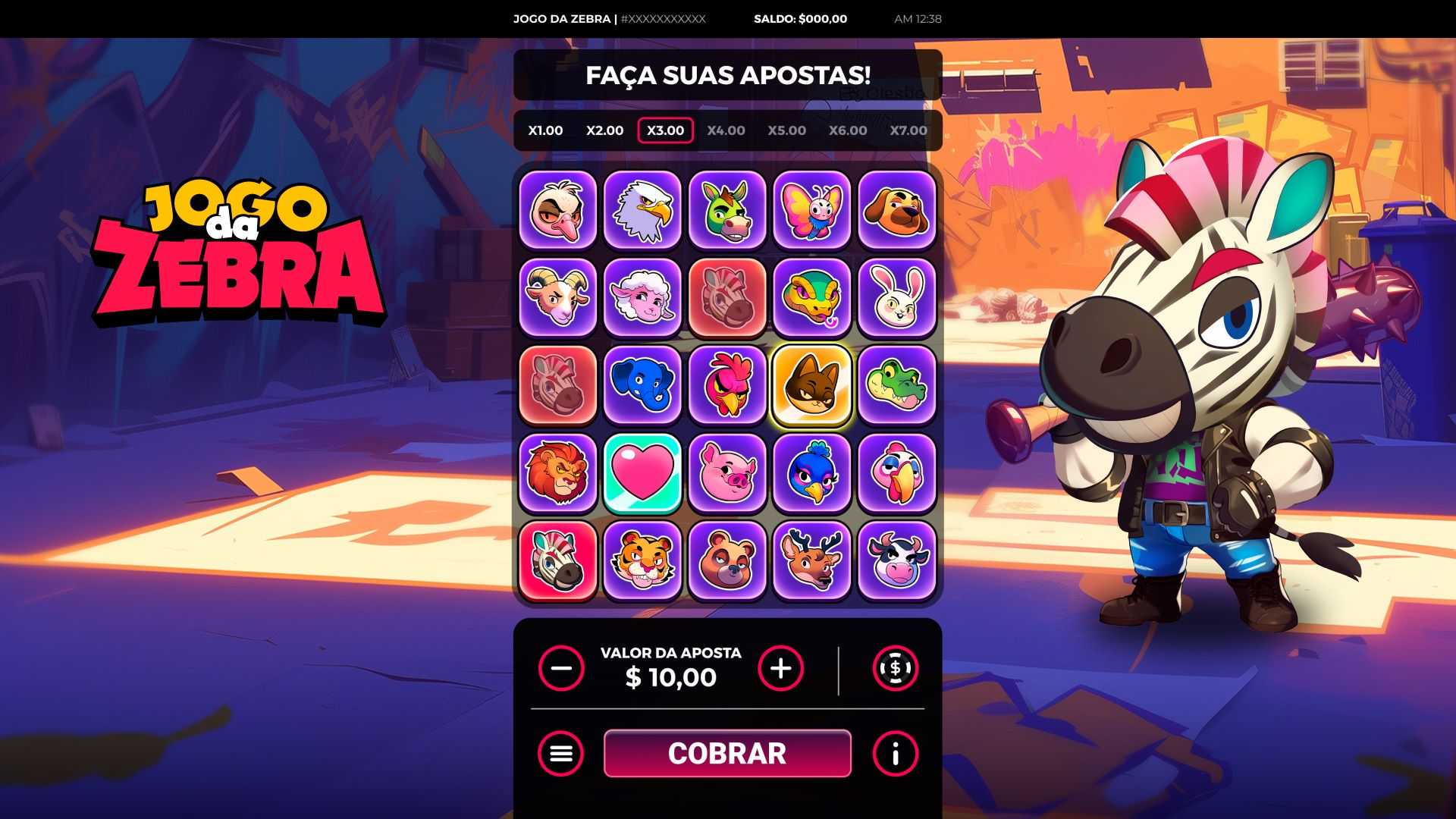
Task: Open the hamburger menu next to COBRAR
Action: pyautogui.click(x=560, y=754)
